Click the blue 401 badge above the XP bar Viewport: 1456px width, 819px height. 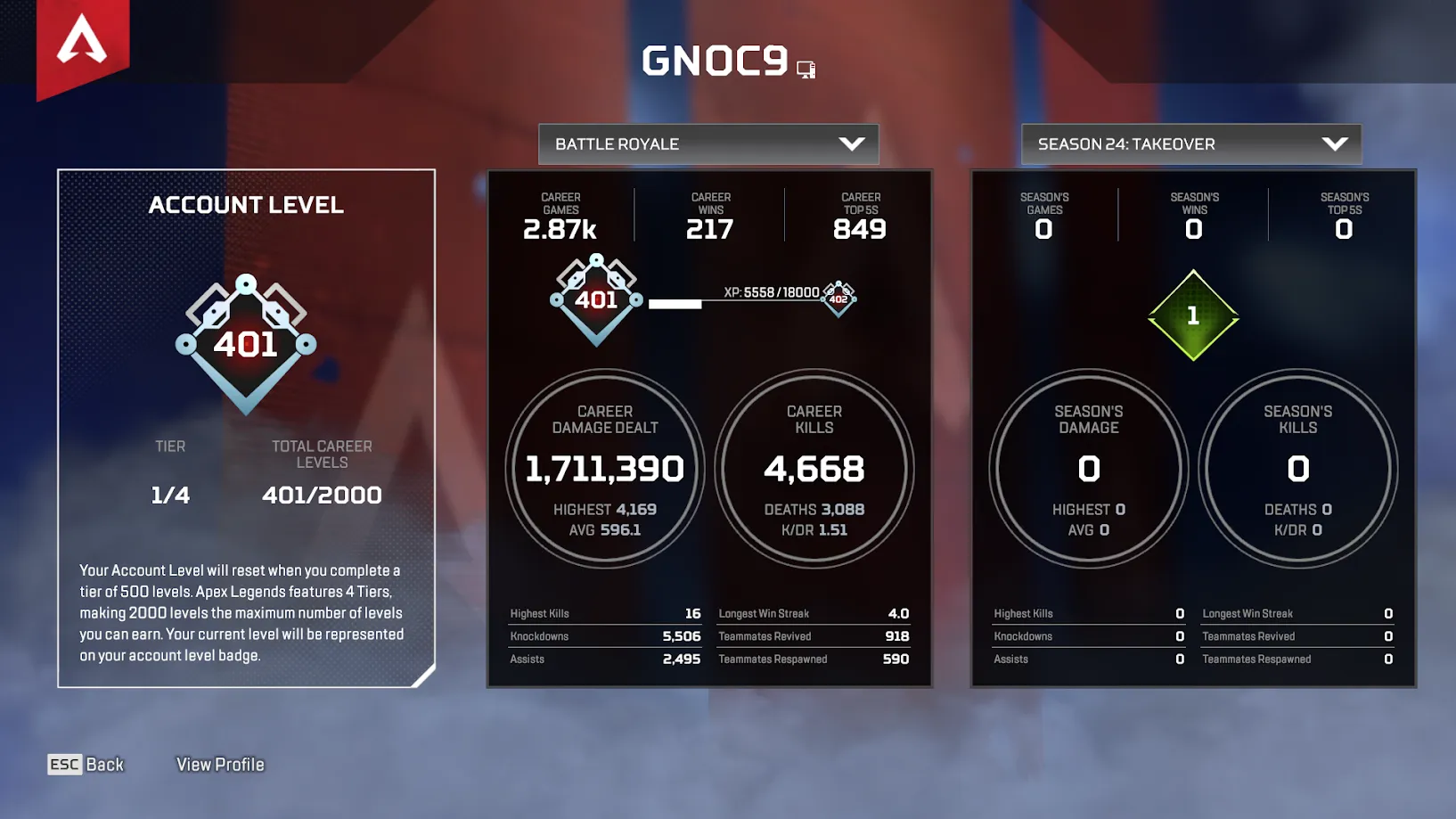(596, 300)
